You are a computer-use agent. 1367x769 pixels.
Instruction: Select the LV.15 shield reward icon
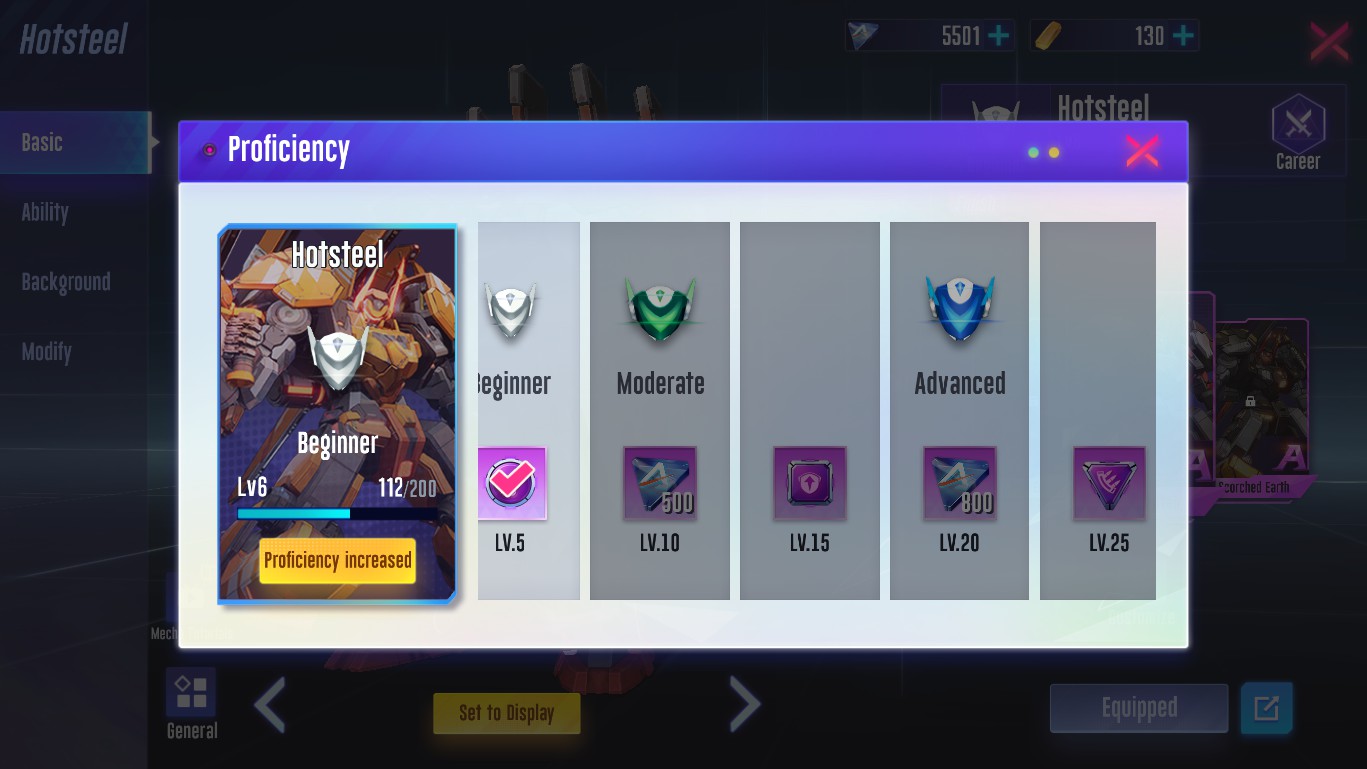click(809, 484)
